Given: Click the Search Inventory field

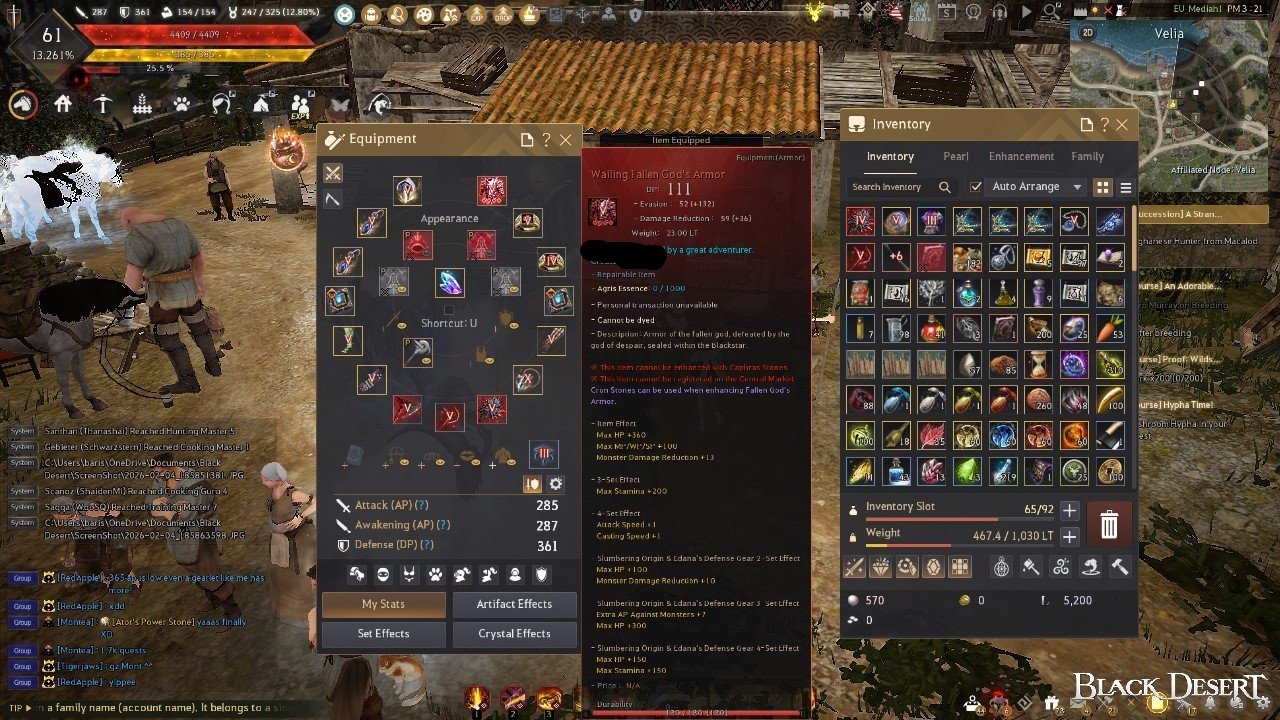Looking at the screenshot, I should (x=892, y=187).
